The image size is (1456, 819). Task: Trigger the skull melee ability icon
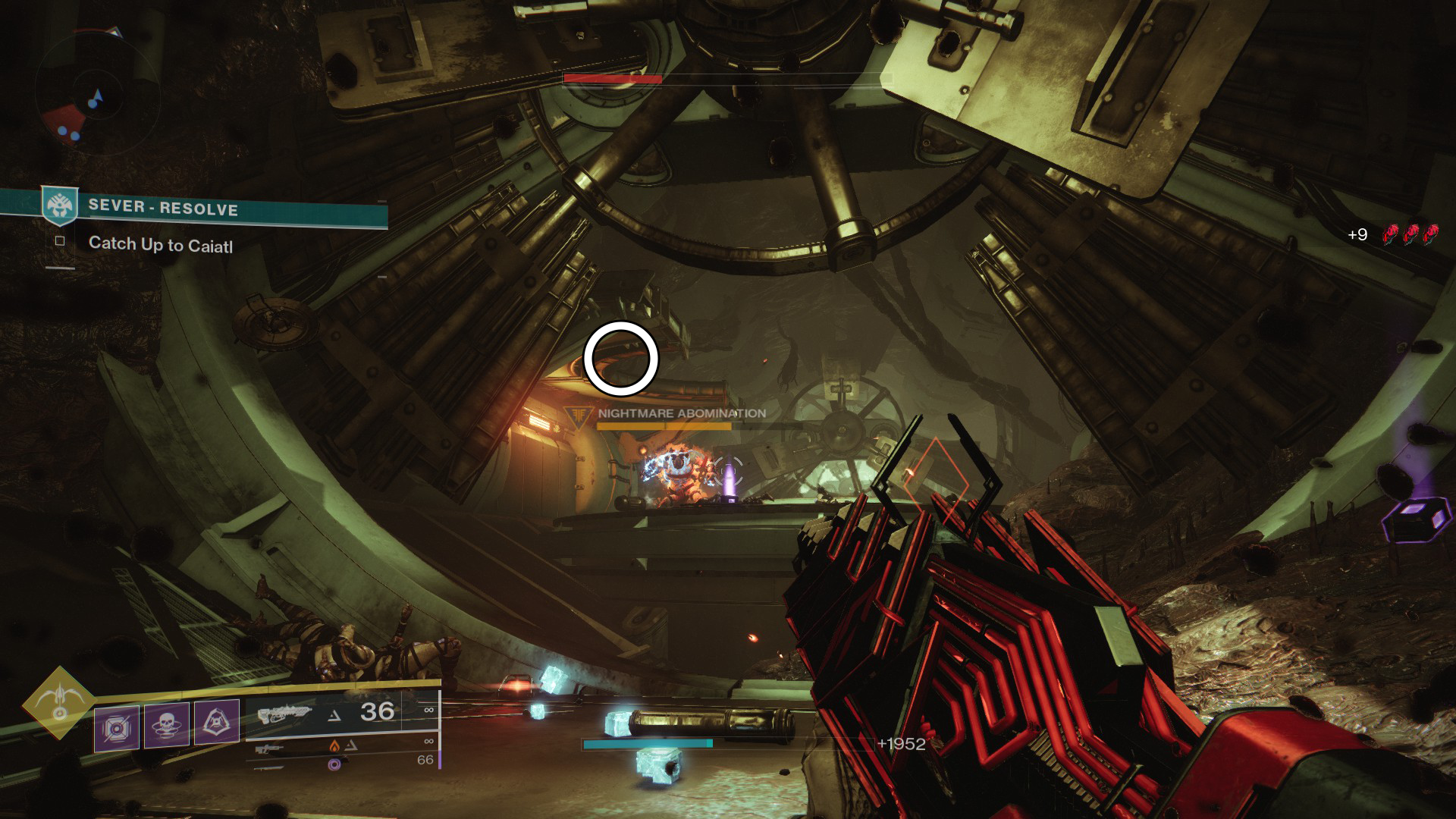coord(167,726)
